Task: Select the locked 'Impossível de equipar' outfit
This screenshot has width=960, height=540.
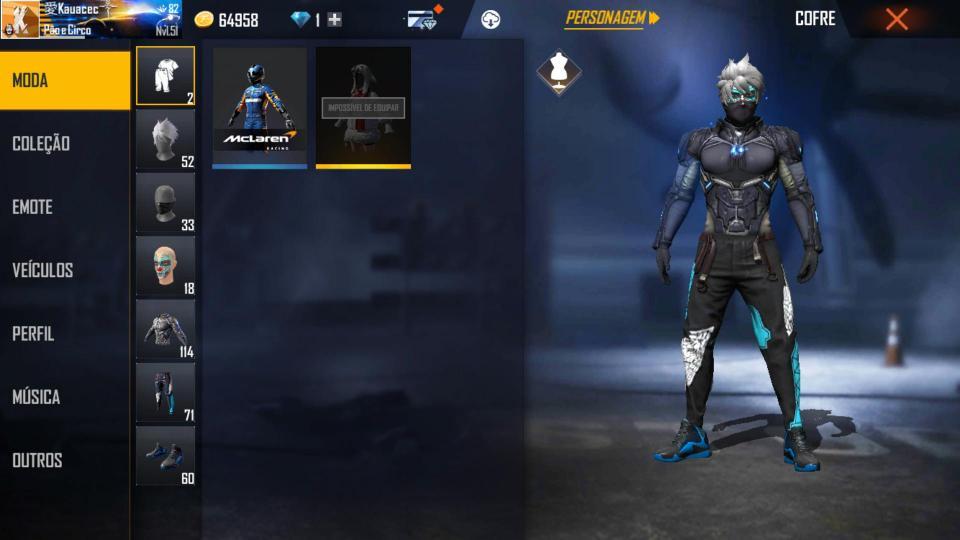Action: [363, 107]
